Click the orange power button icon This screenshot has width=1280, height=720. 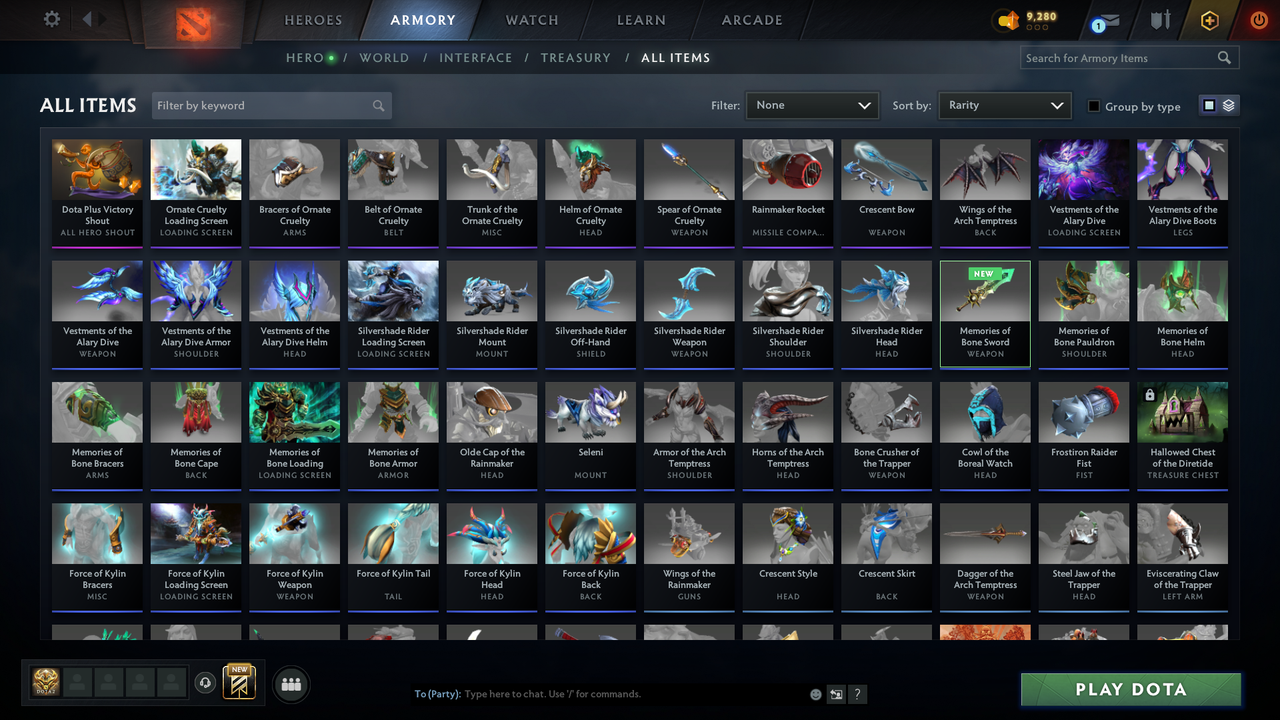1258,19
